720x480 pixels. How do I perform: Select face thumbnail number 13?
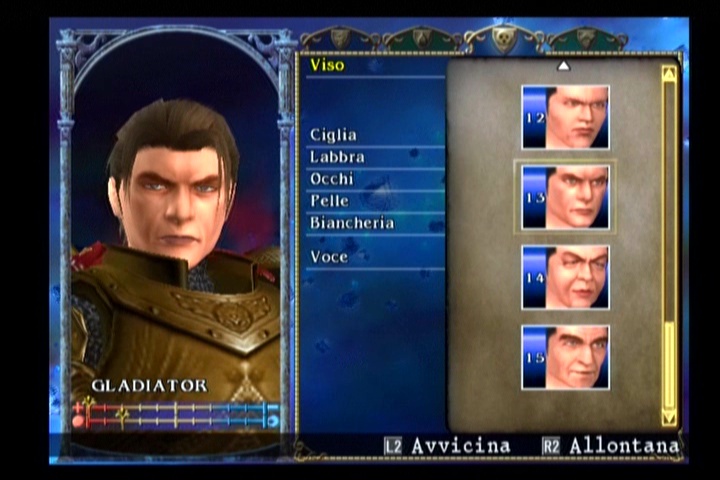565,197
